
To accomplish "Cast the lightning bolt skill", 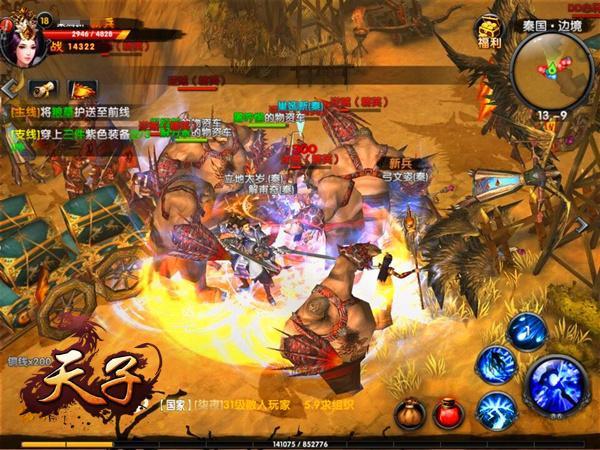I will tap(496, 410).
